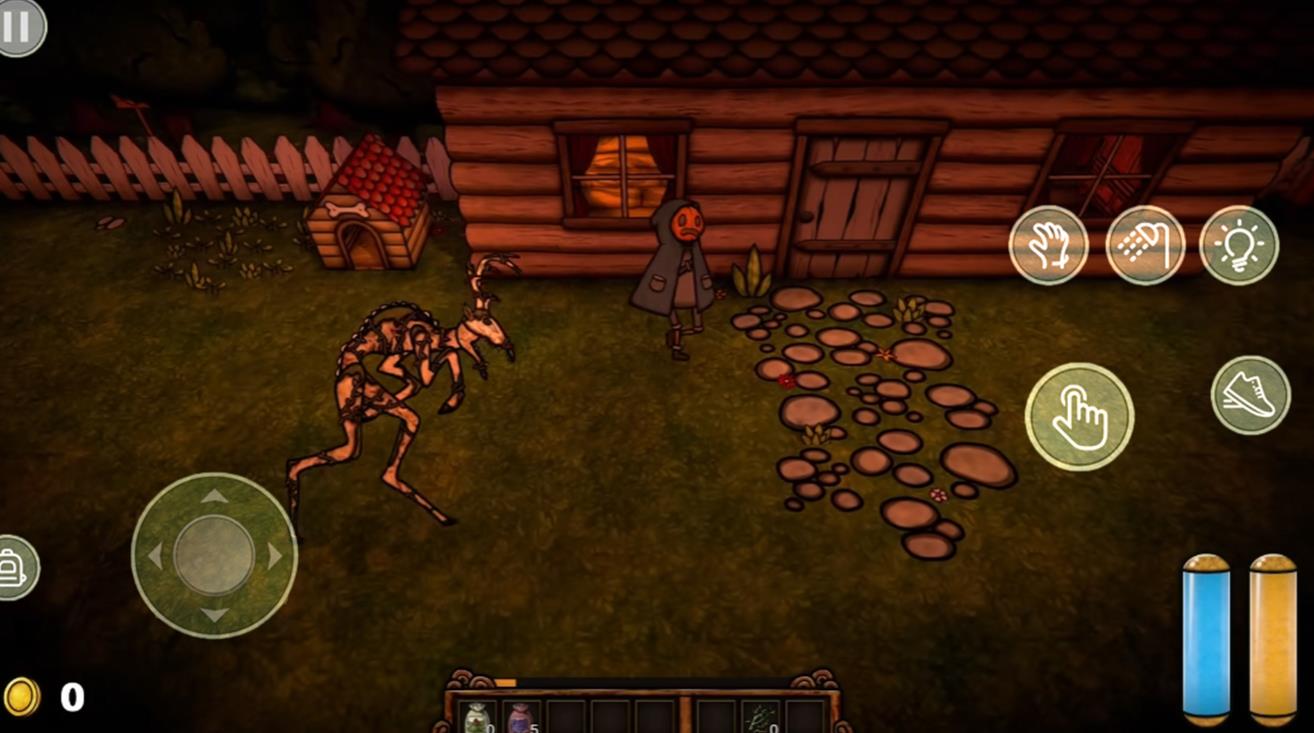Tap the joystick down arrow

(214, 615)
